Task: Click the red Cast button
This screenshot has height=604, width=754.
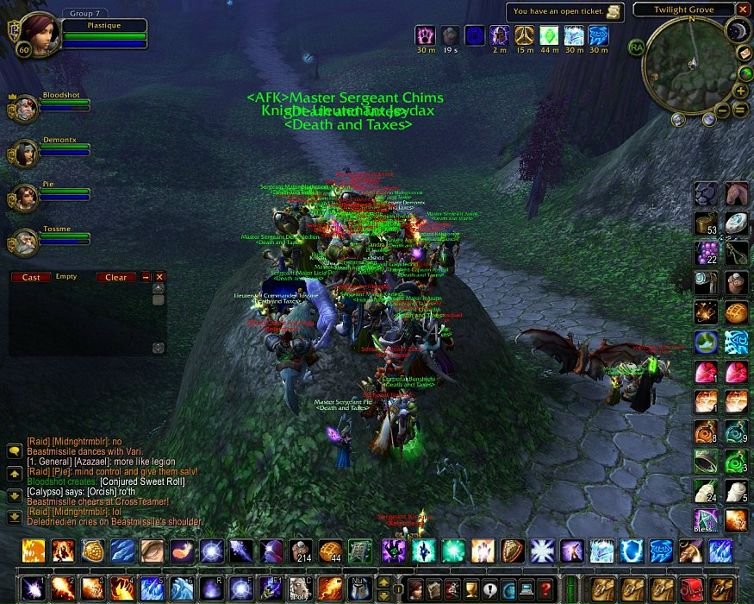Action: 31,277
